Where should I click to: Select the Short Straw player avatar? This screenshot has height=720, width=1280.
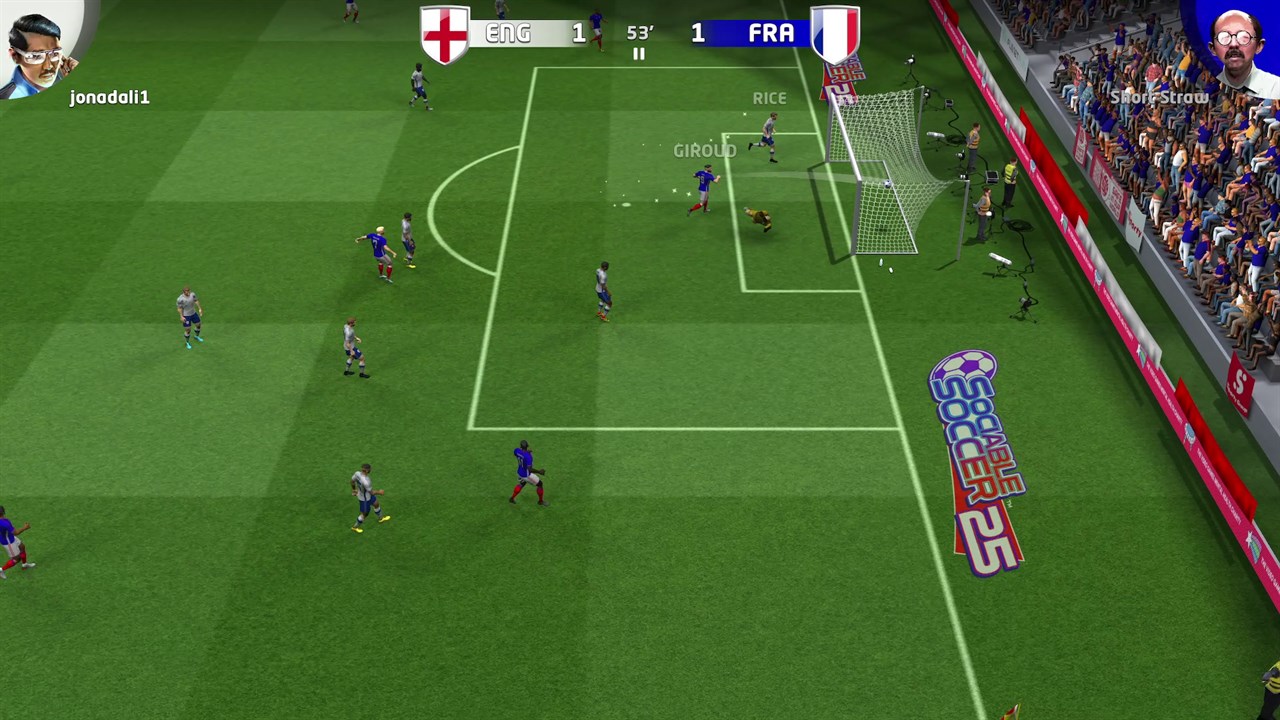1238,45
